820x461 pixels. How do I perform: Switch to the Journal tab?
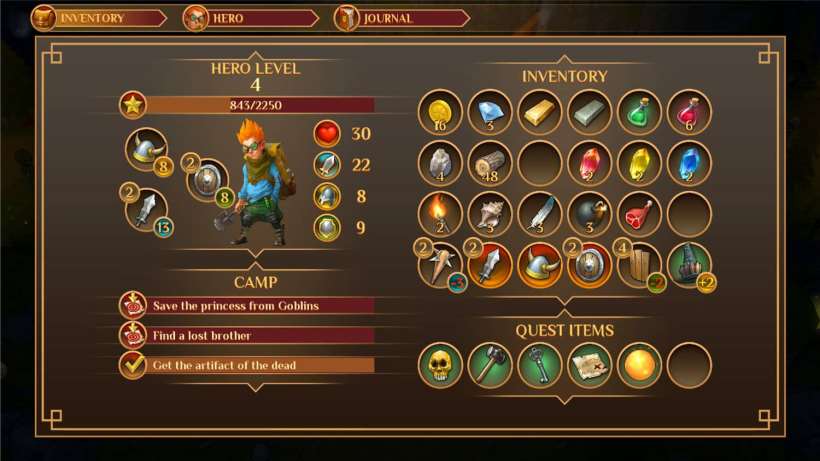[402, 18]
